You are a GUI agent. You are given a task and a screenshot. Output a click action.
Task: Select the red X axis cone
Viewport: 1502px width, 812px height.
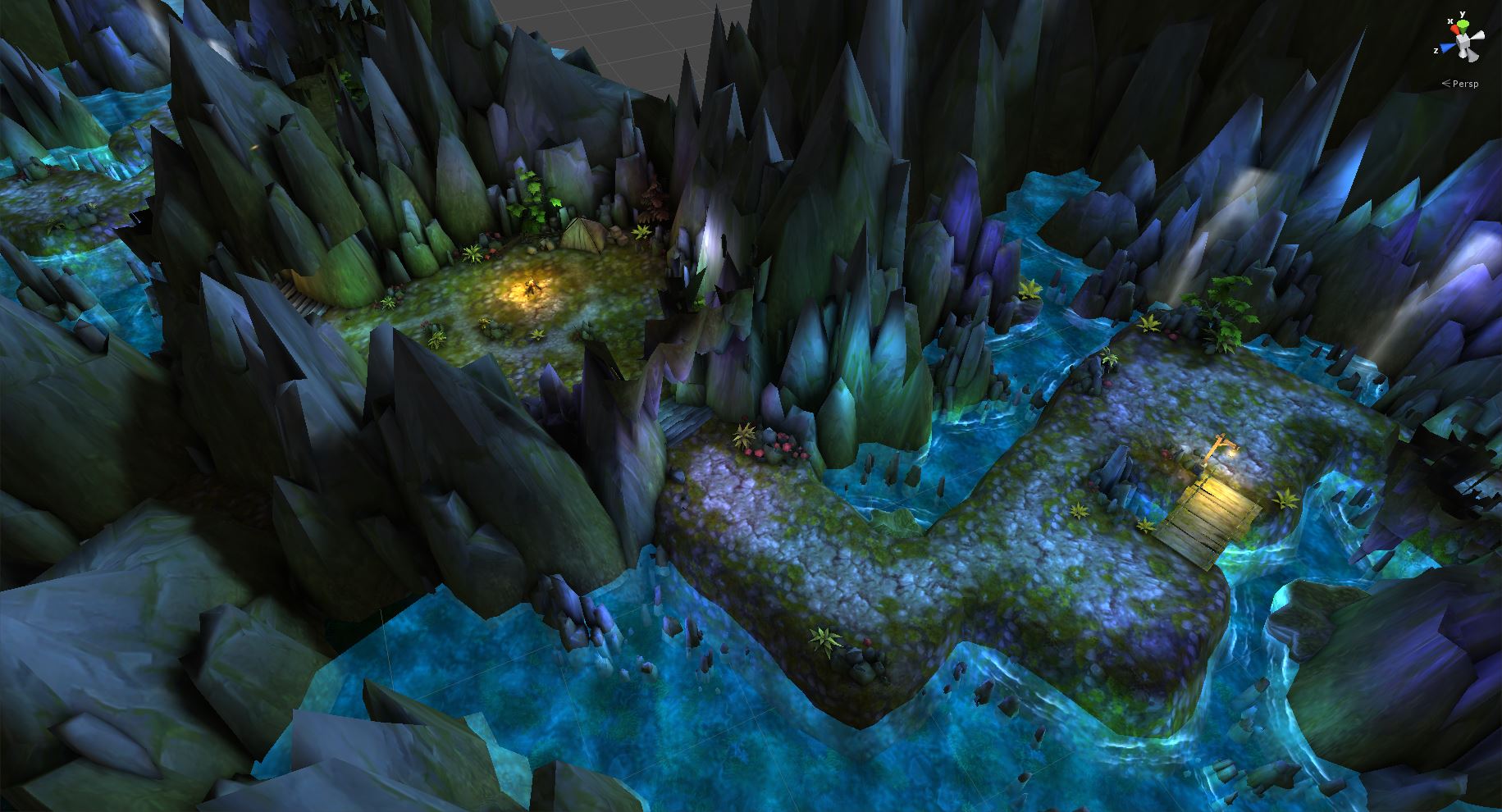[x=1454, y=31]
